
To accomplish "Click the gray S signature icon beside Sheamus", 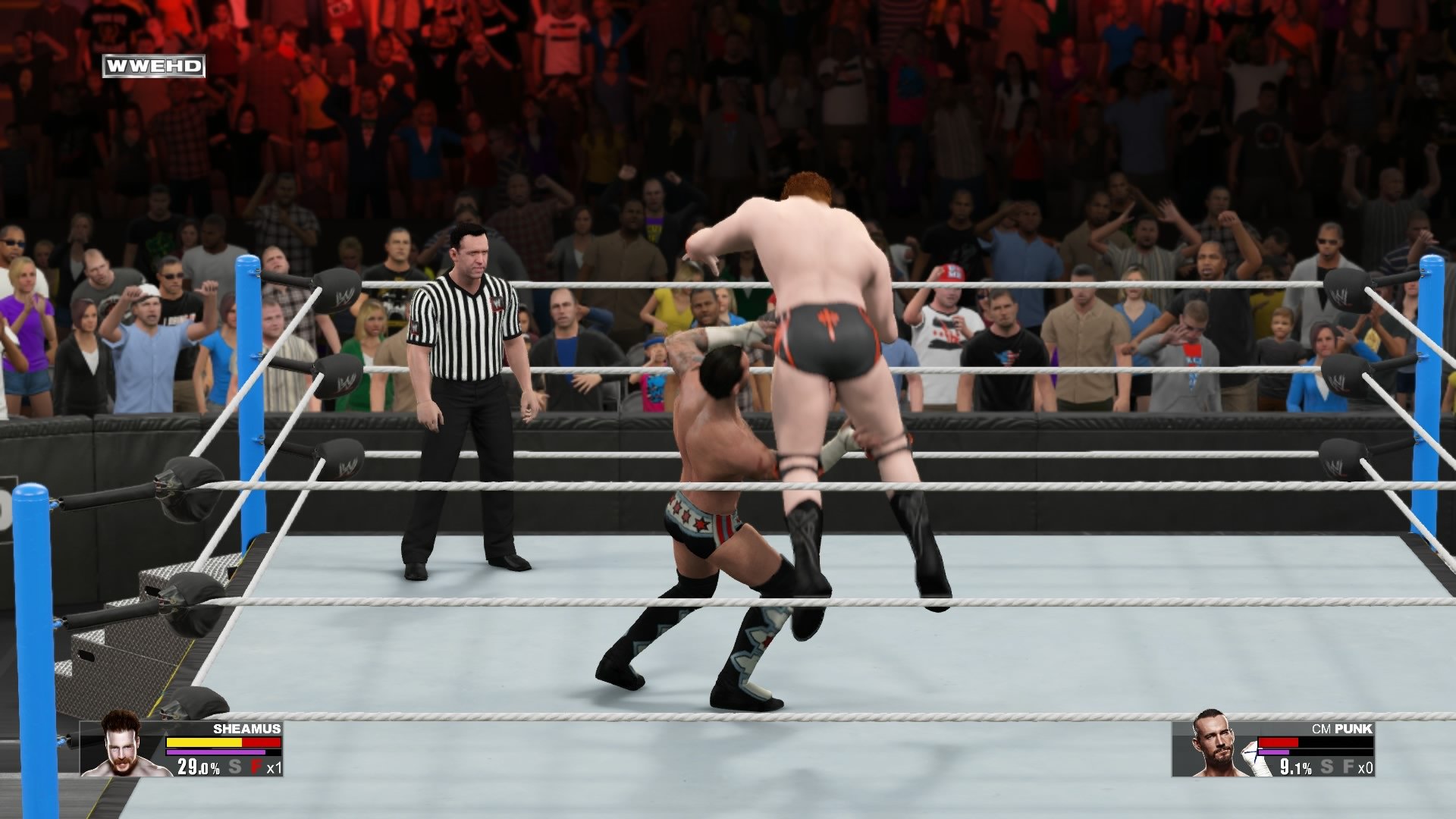I will tap(234, 767).
